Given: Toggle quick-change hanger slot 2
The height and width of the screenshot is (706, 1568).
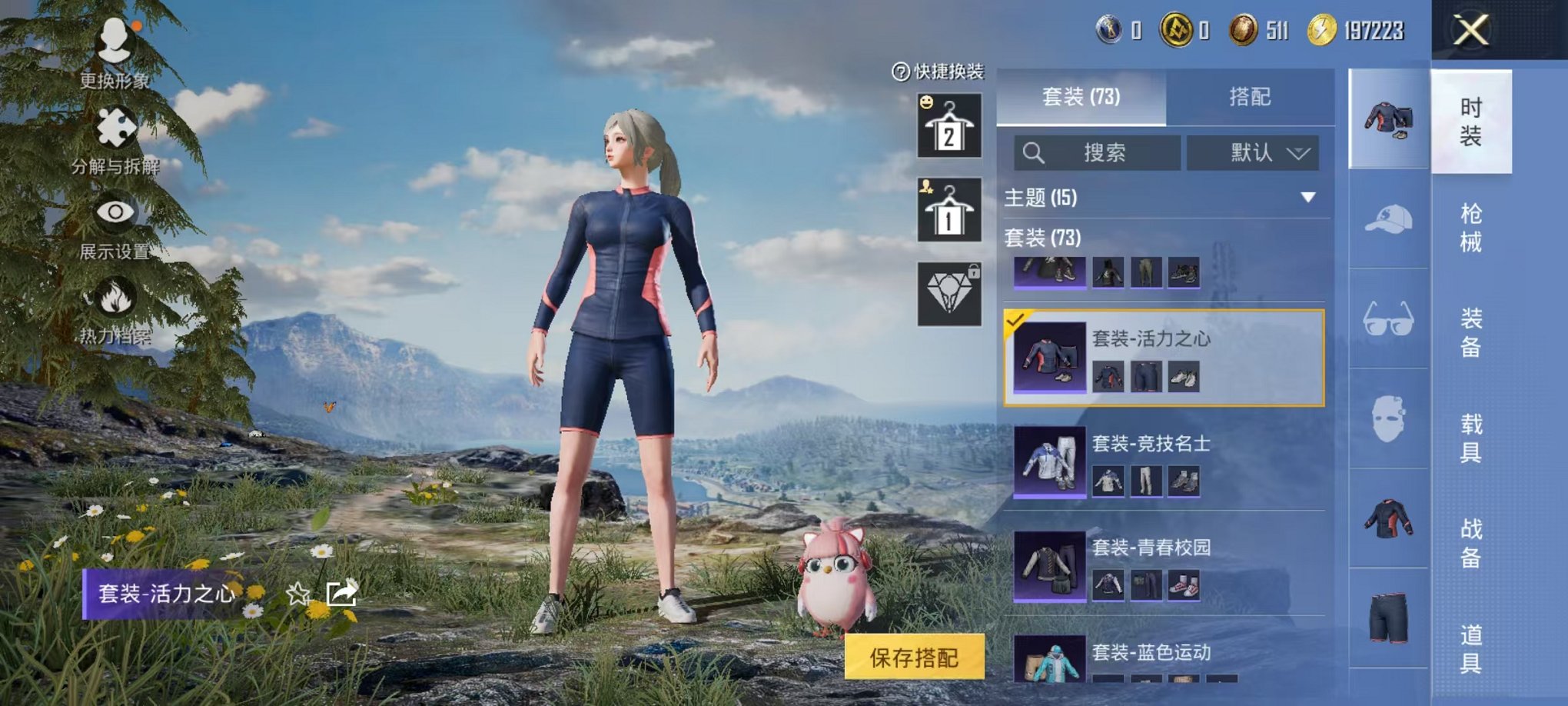Looking at the screenshot, I should point(948,125).
